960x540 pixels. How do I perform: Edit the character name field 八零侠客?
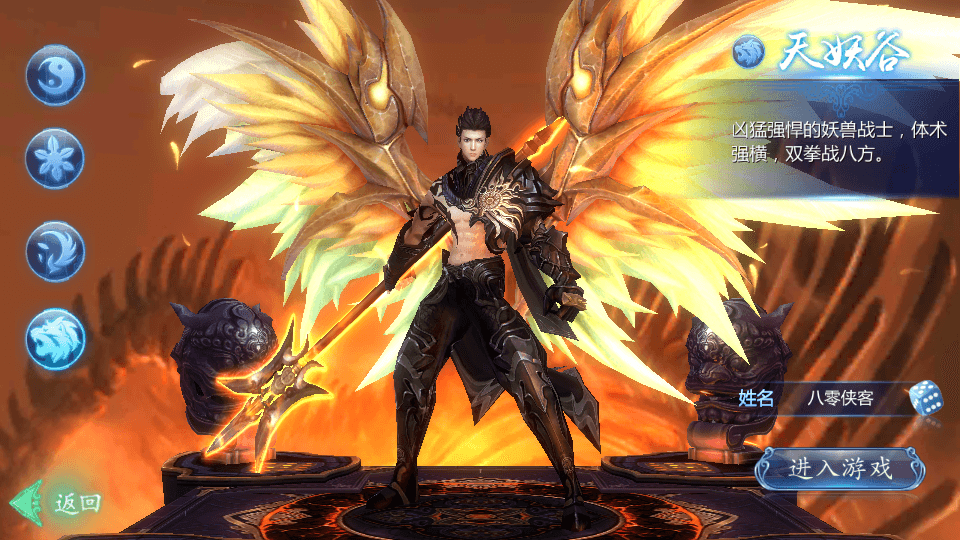[840, 398]
